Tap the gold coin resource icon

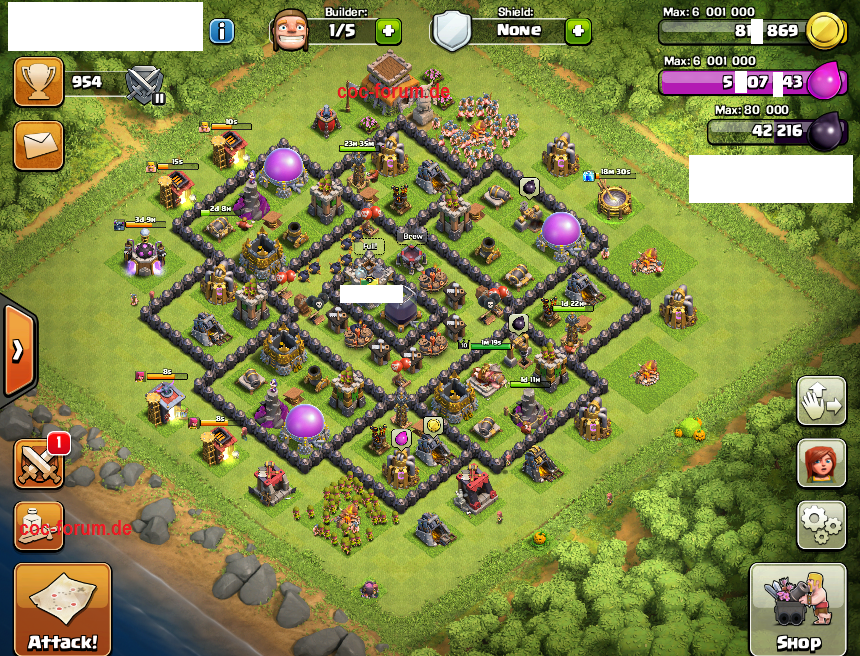pyautogui.click(x=822, y=29)
